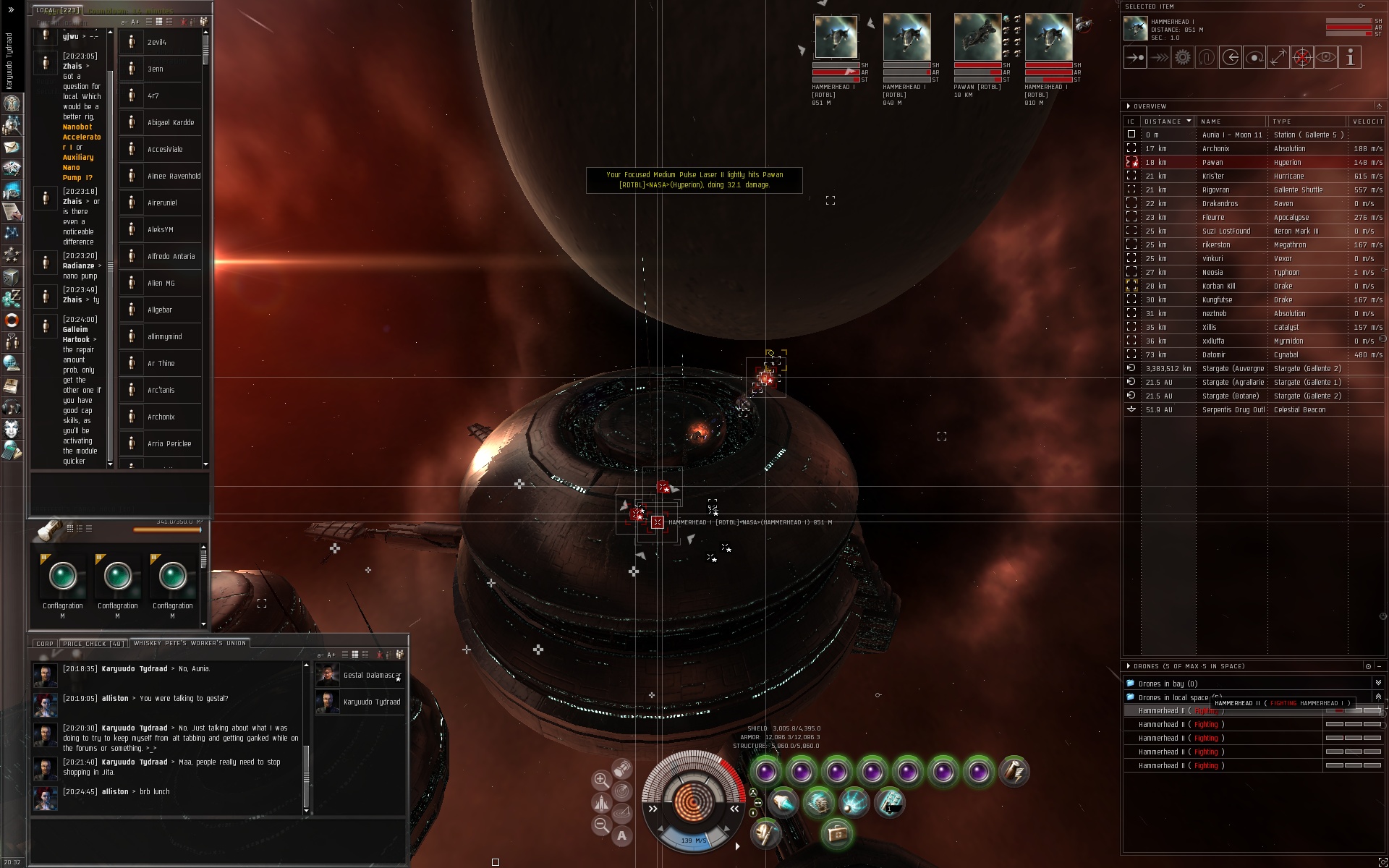
Task: Zoom in with the magnifier plus button
Action: click(600, 780)
